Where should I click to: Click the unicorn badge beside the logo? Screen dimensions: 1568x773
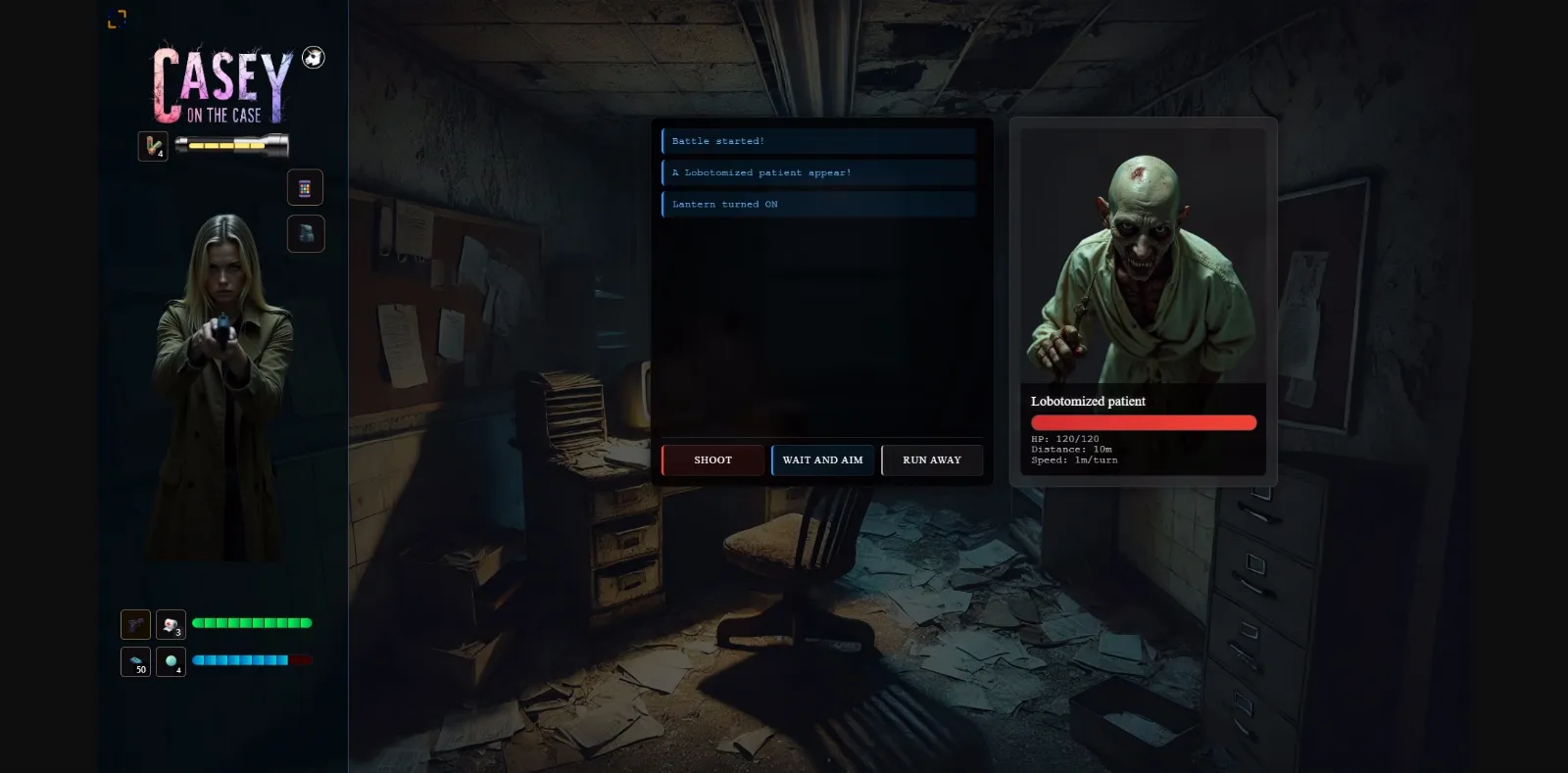coord(314,58)
